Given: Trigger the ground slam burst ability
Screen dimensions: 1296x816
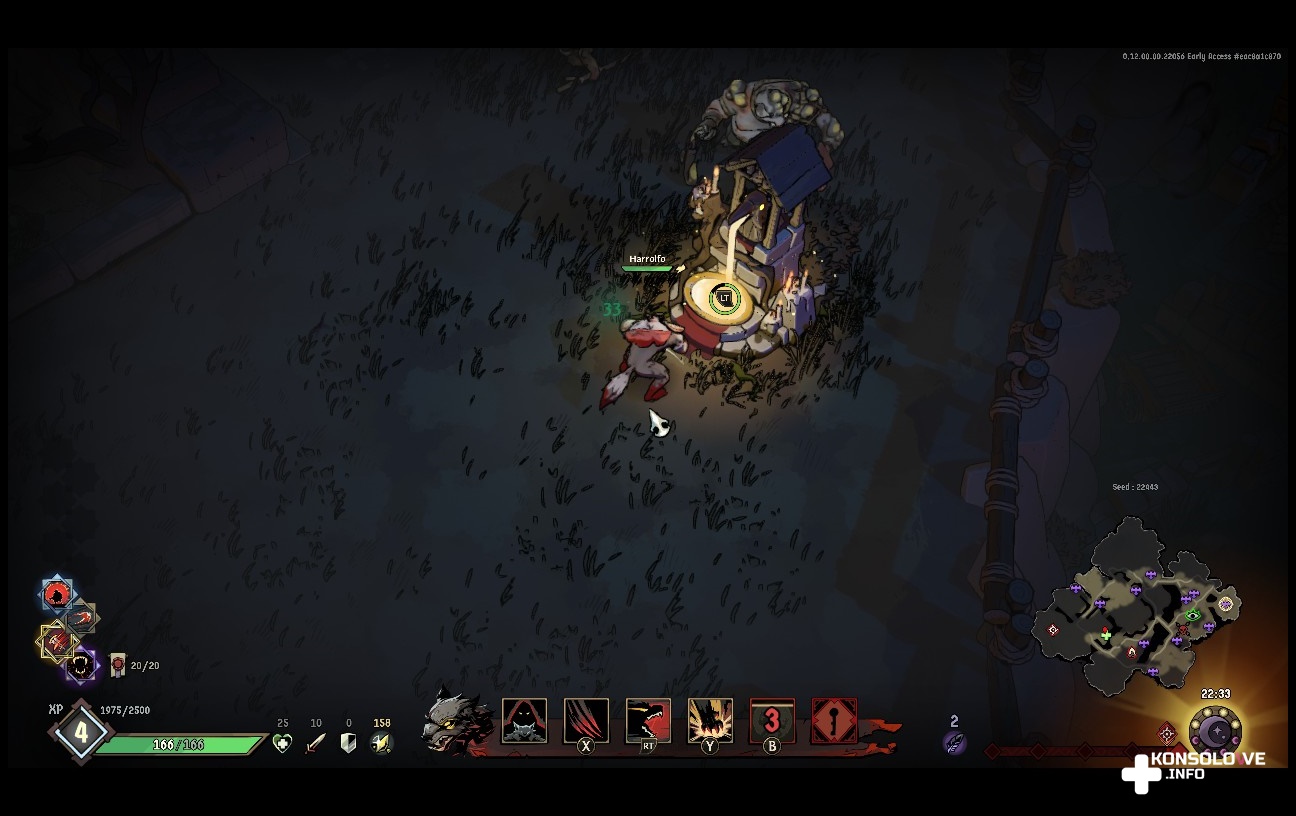Looking at the screenshot, I should tap(710, 720).
